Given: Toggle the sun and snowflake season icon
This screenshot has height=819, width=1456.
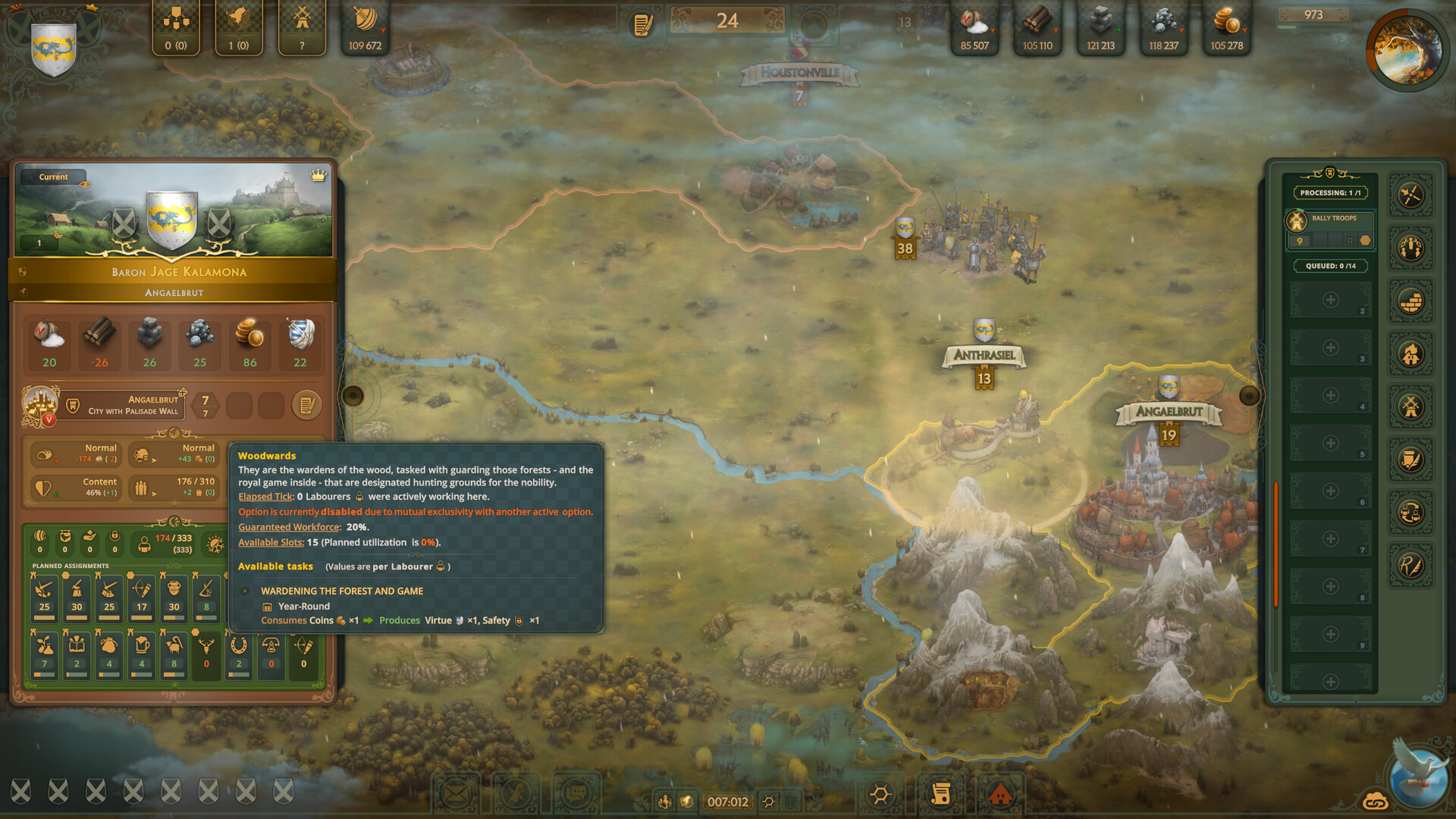Looking at the screenshot, I should point(215,544).
